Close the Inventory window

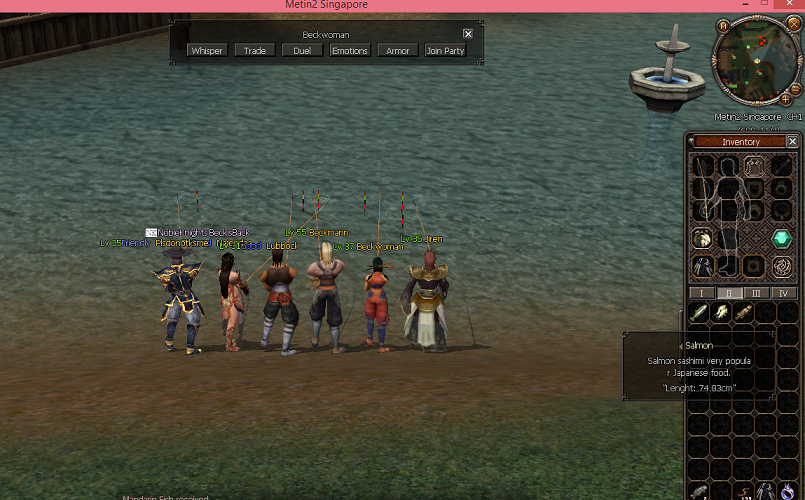[792, 142]
